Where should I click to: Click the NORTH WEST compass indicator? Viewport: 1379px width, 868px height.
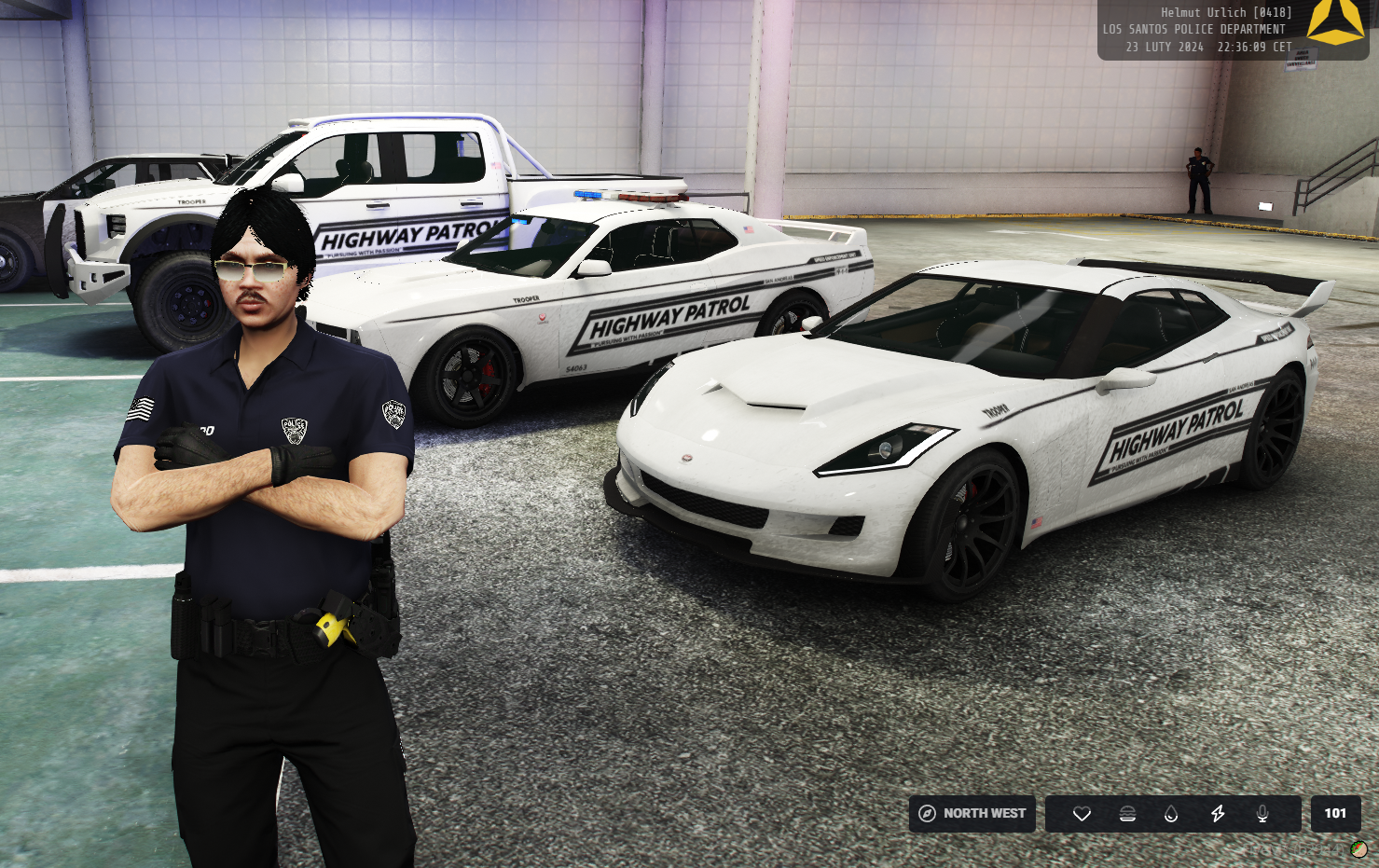click(x=972, y=814)
